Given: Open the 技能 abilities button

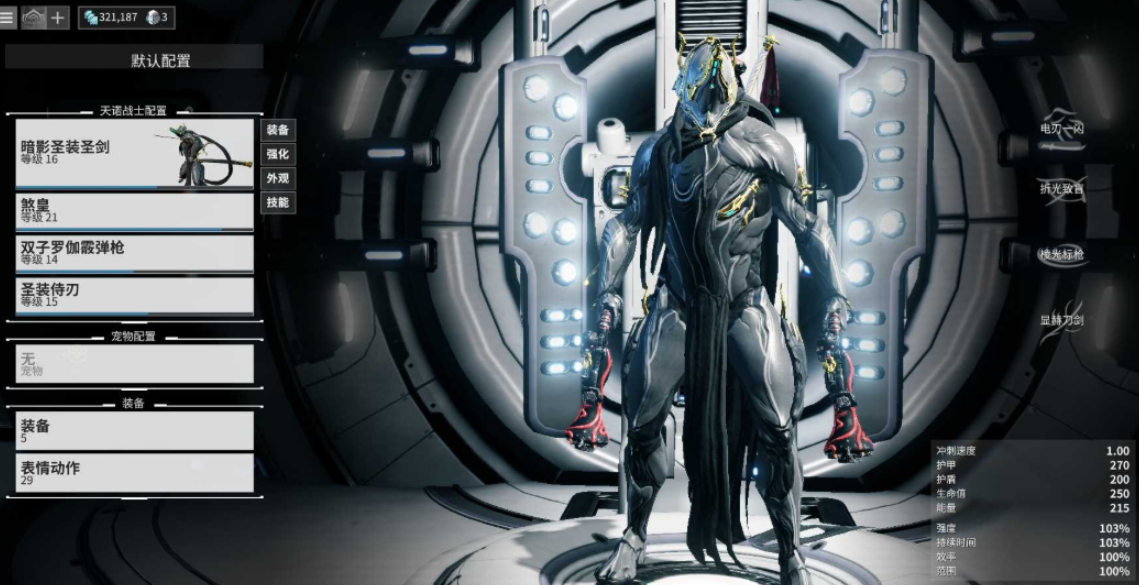Looking at the screenshot, I should coord(278,202).
